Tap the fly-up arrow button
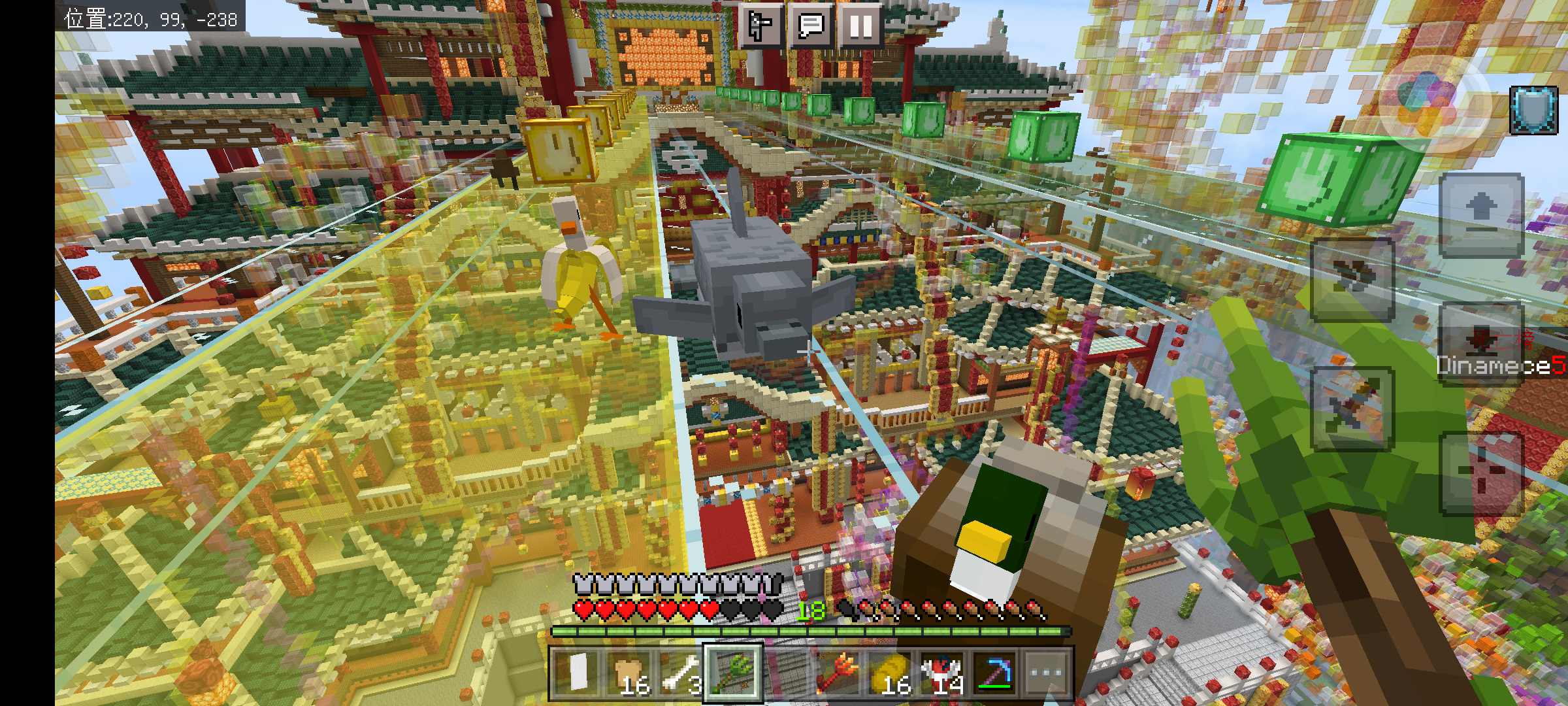Image resolution: width=1568 pixels, height=706 pixels. 1481,214
